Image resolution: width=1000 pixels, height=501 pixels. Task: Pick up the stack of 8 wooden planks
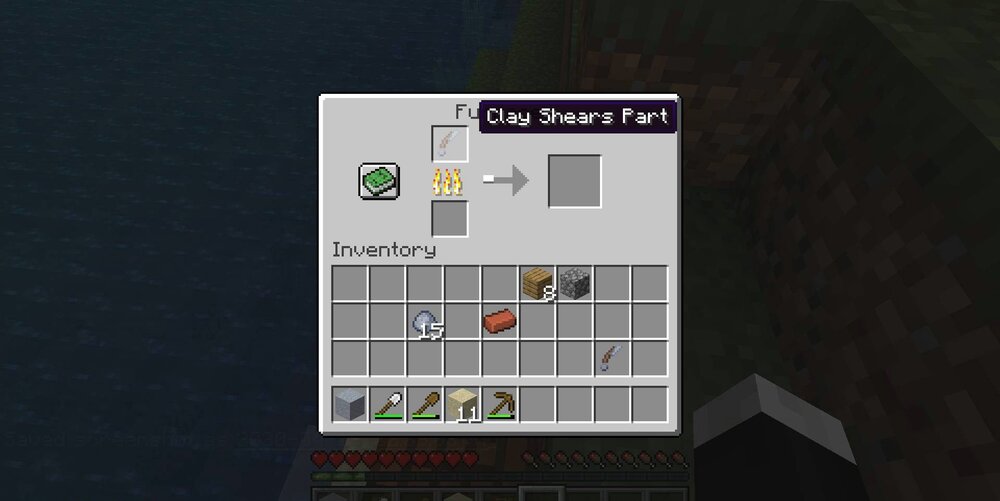point(538,283)
